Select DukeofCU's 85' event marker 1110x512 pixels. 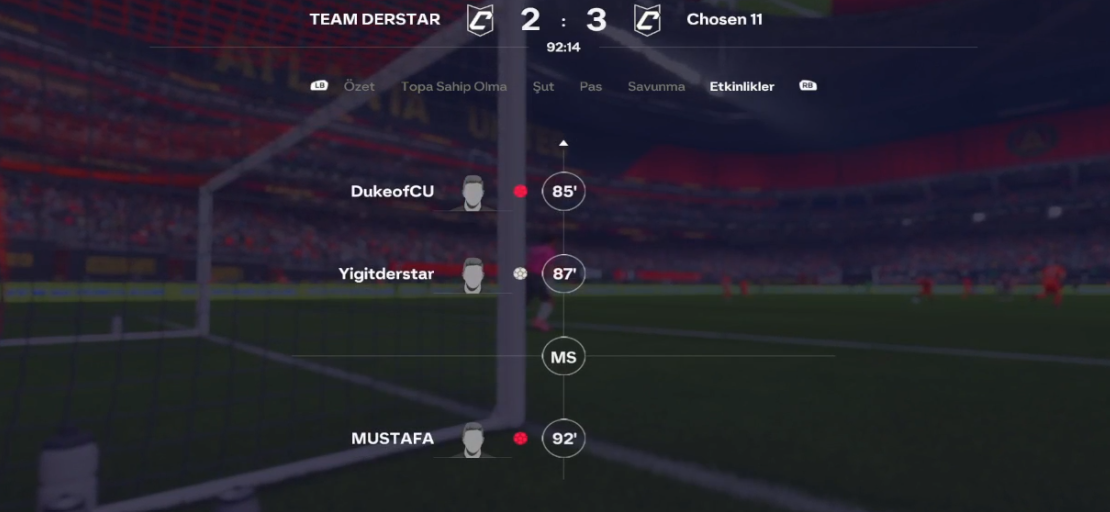tap(563, 191)
